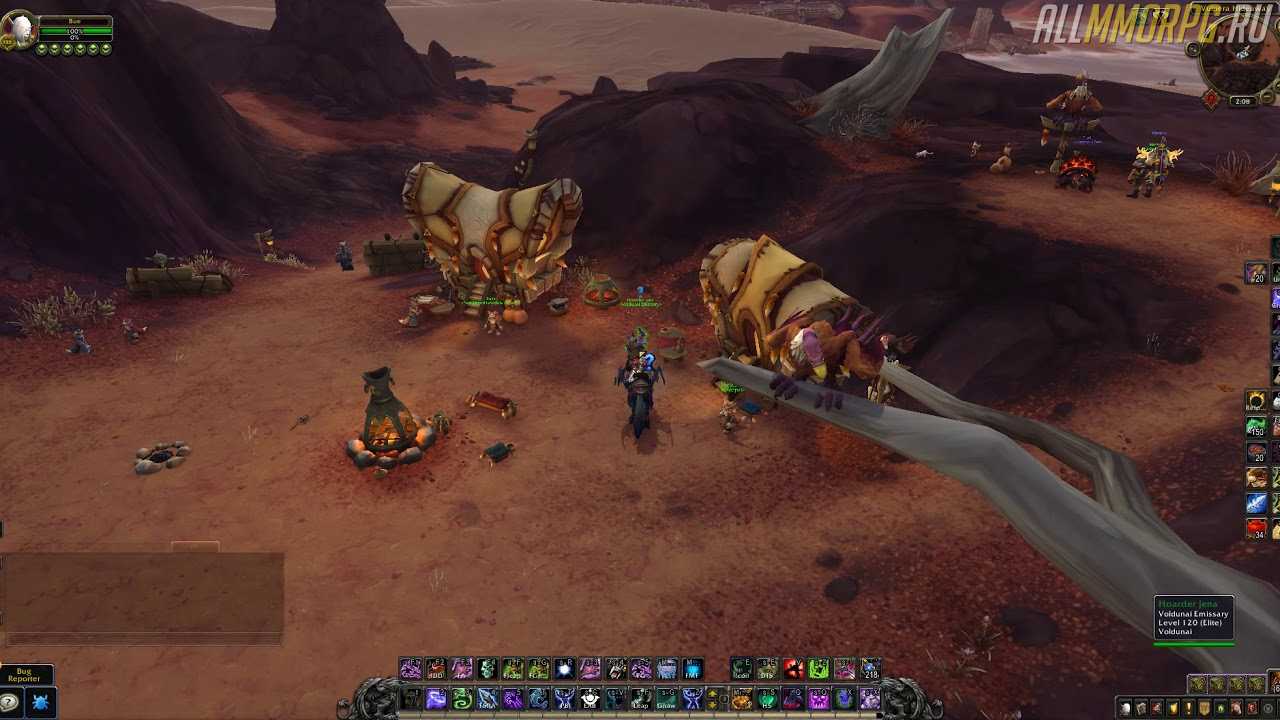Use the red sidebar item showing 34

click(1256, 528)
